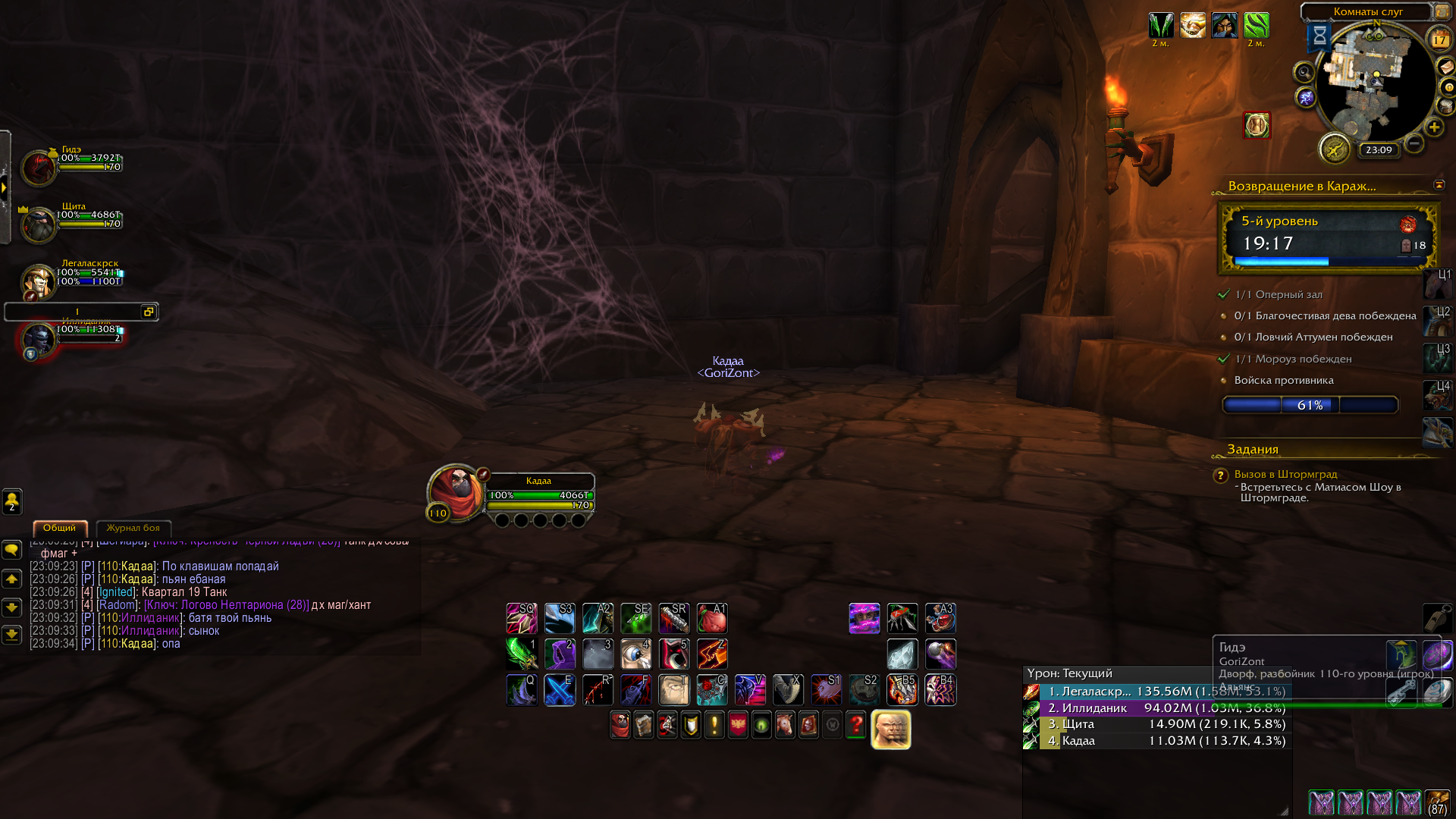1456x819 pixels.
Task: Open the calendar button showing 17
Action: (1439, 39)
